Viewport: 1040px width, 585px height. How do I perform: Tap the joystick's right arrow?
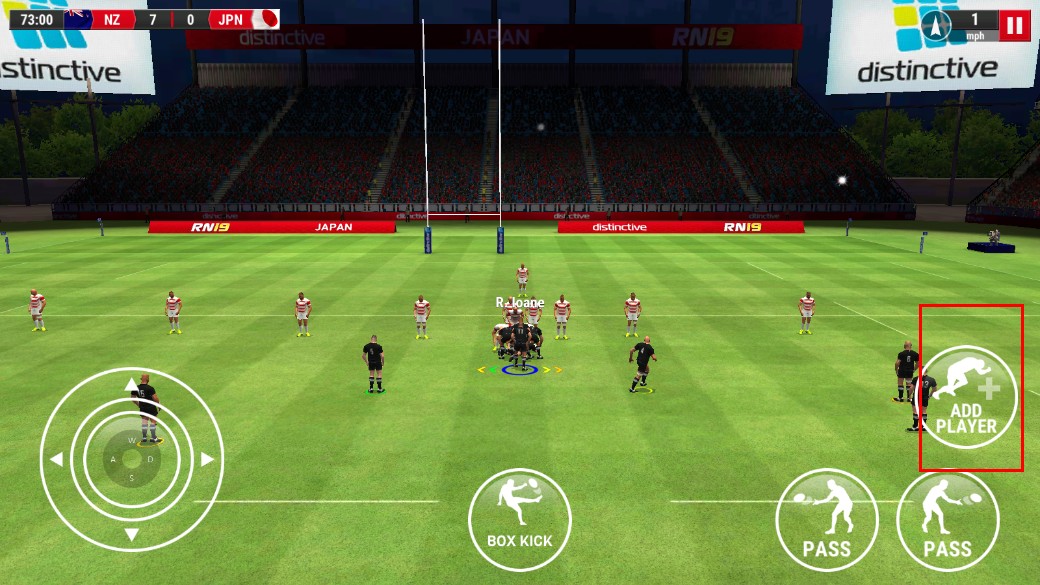pyautogui.click(x=206, y=459)
